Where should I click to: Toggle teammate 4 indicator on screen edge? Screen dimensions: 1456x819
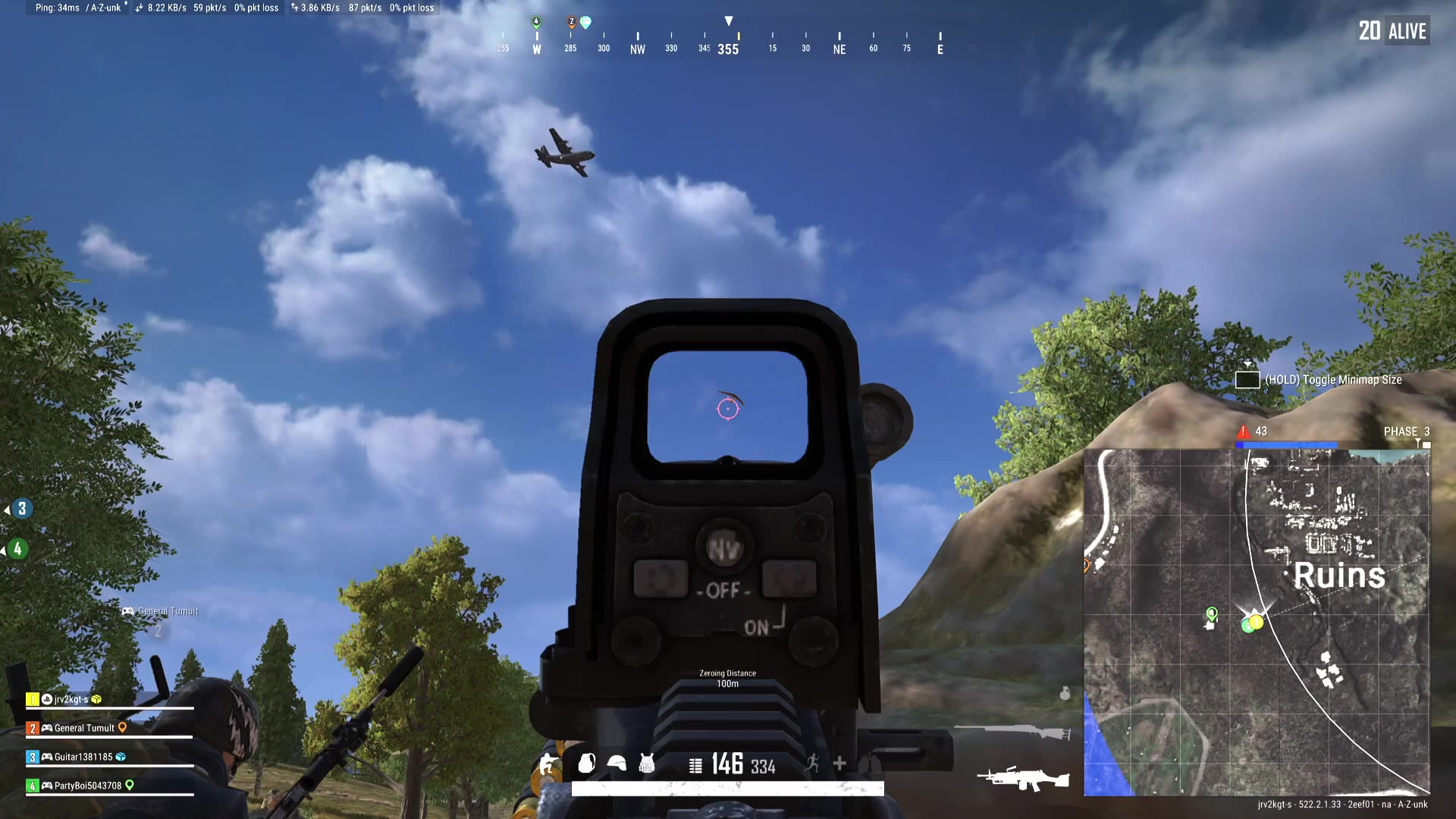(17, 550)
